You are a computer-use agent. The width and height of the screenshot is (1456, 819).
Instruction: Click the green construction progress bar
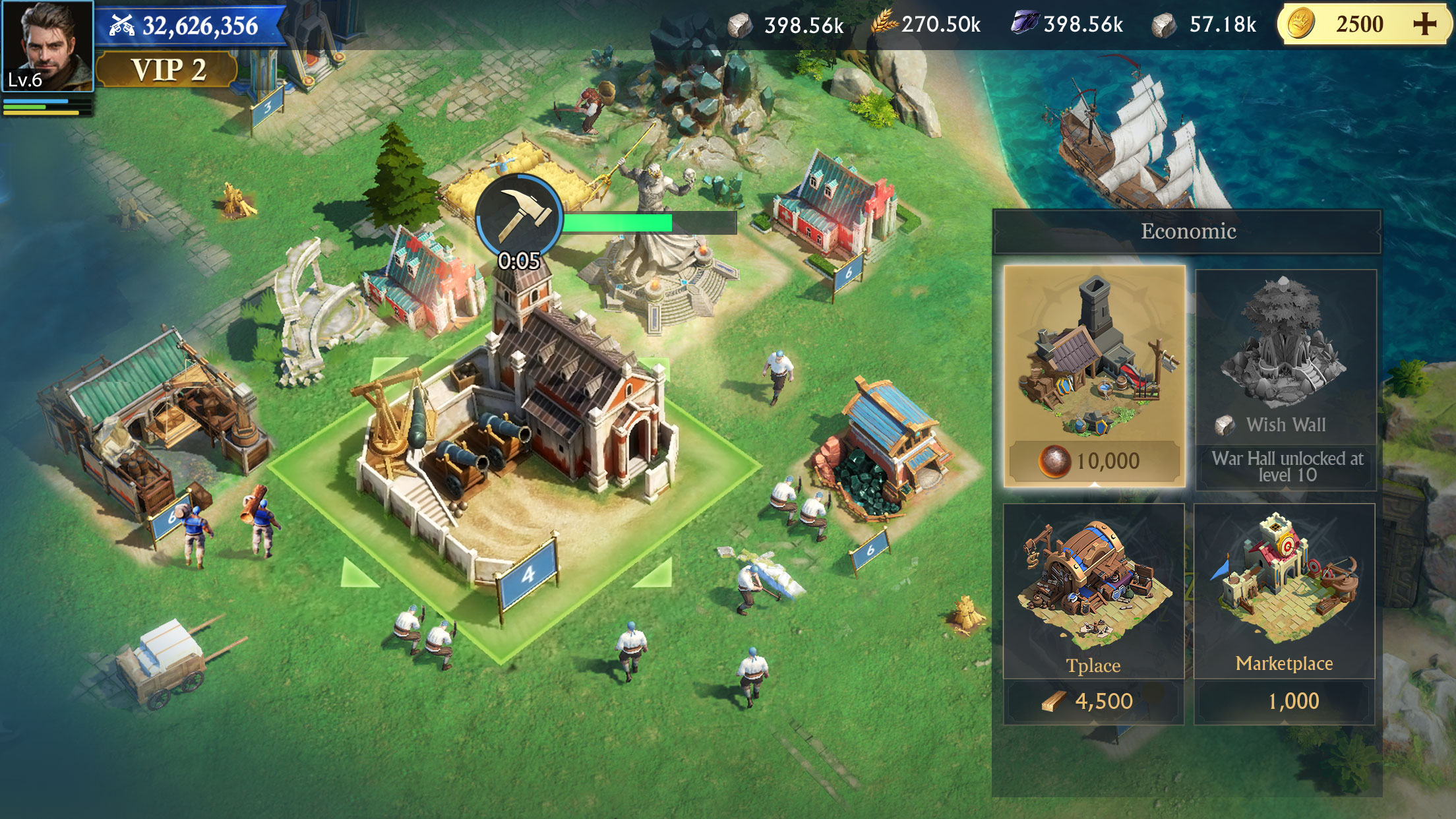(x=650, y=223)
